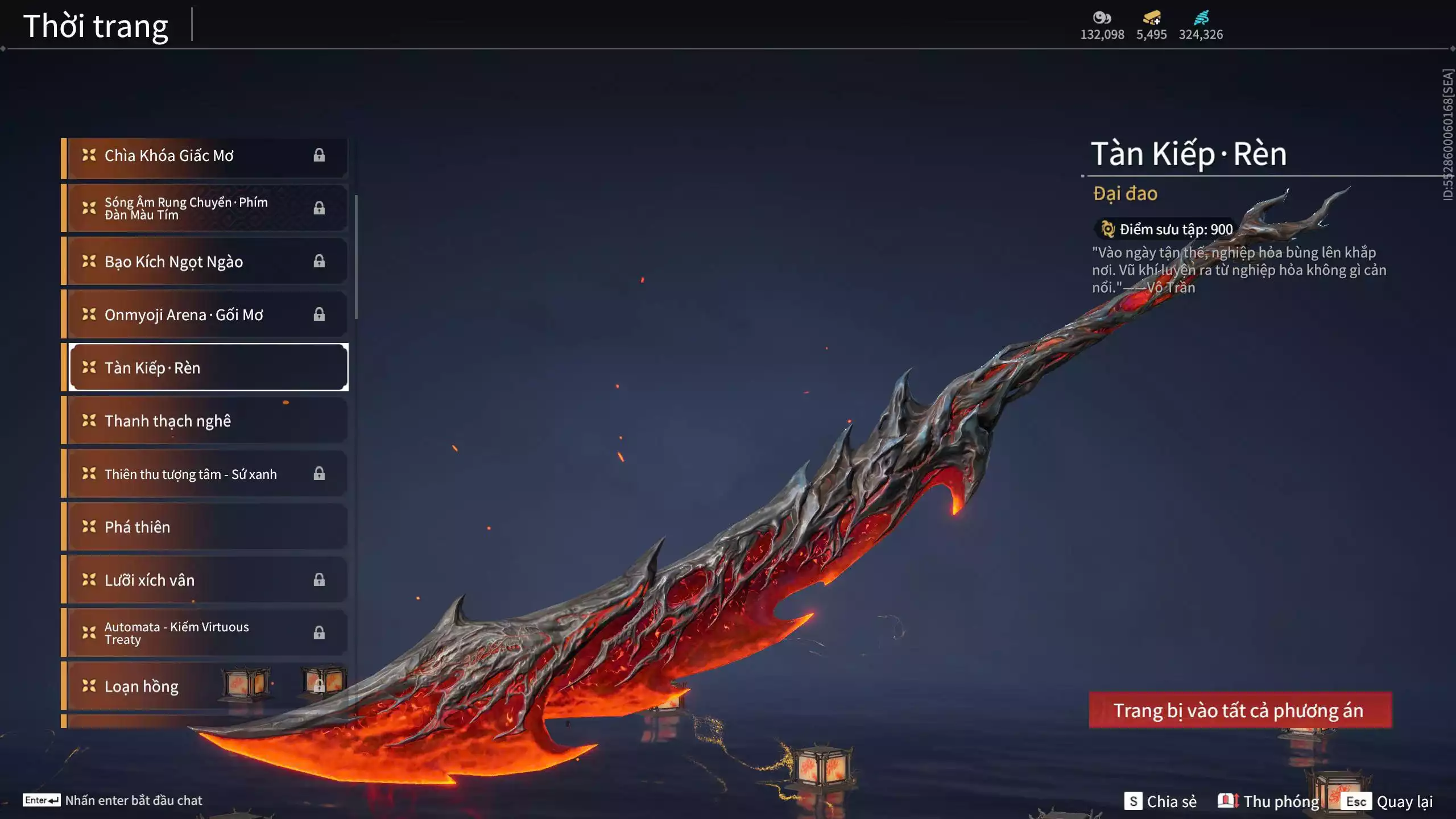Click the skin list scrollbar
Screen dimensions: 1456x819
[356, 257]
